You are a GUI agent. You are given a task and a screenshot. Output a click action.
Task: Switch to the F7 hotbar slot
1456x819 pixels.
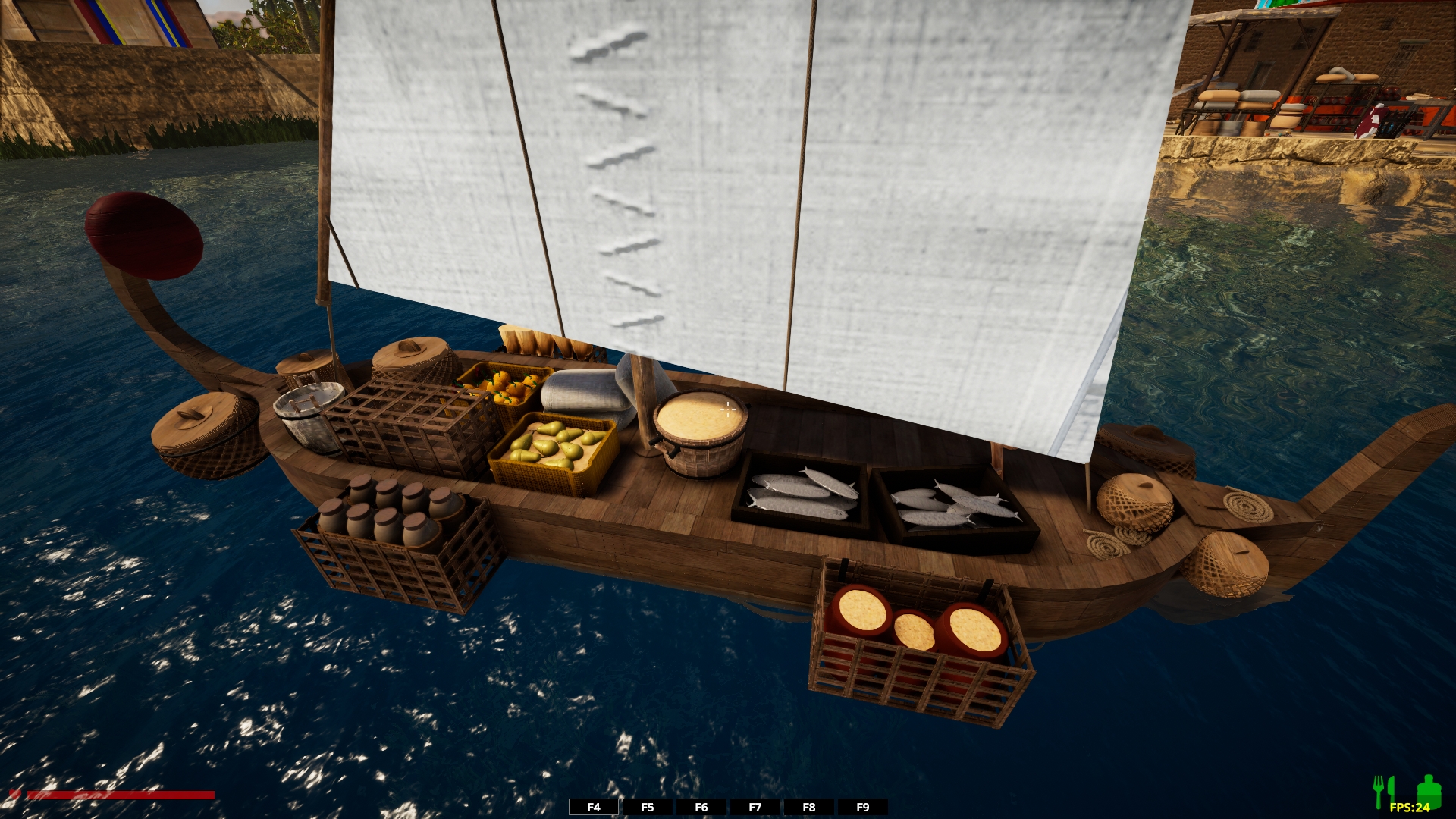coord(755,807)
